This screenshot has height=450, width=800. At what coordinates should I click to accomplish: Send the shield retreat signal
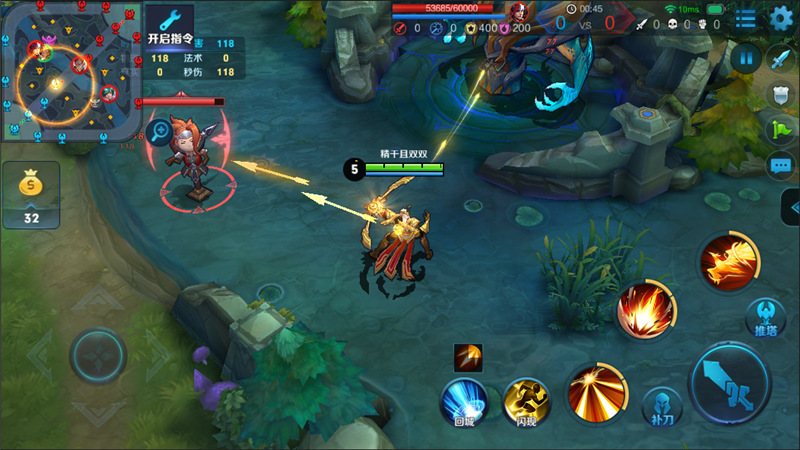[780, 94]
